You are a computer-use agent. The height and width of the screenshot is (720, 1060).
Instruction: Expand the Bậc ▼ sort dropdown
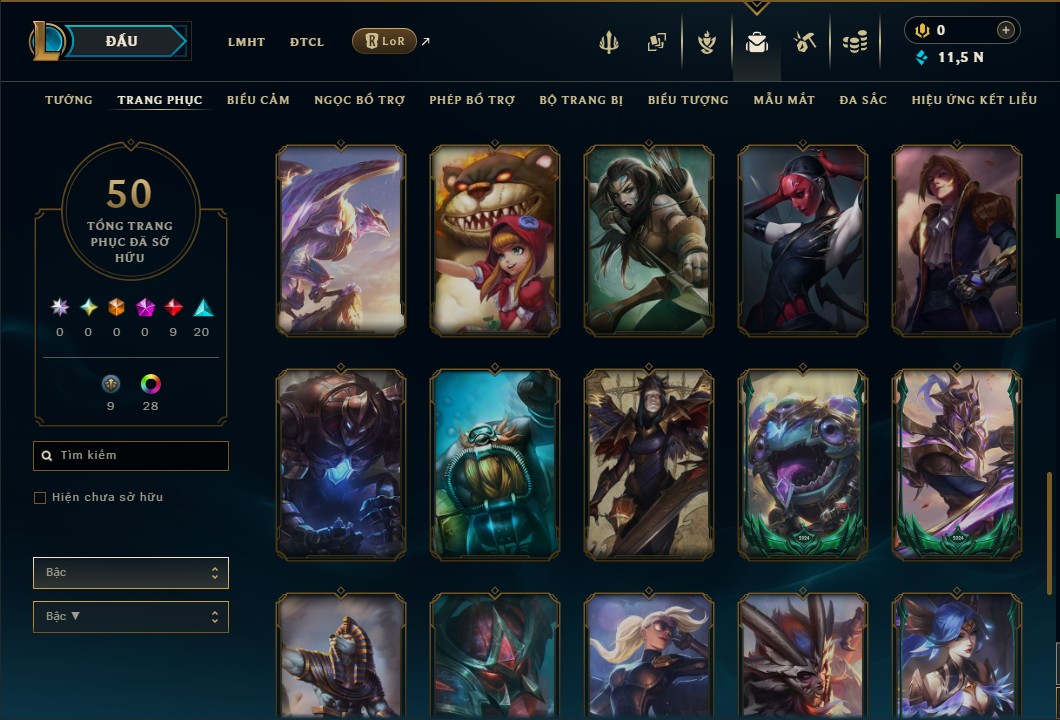(131, 617)
